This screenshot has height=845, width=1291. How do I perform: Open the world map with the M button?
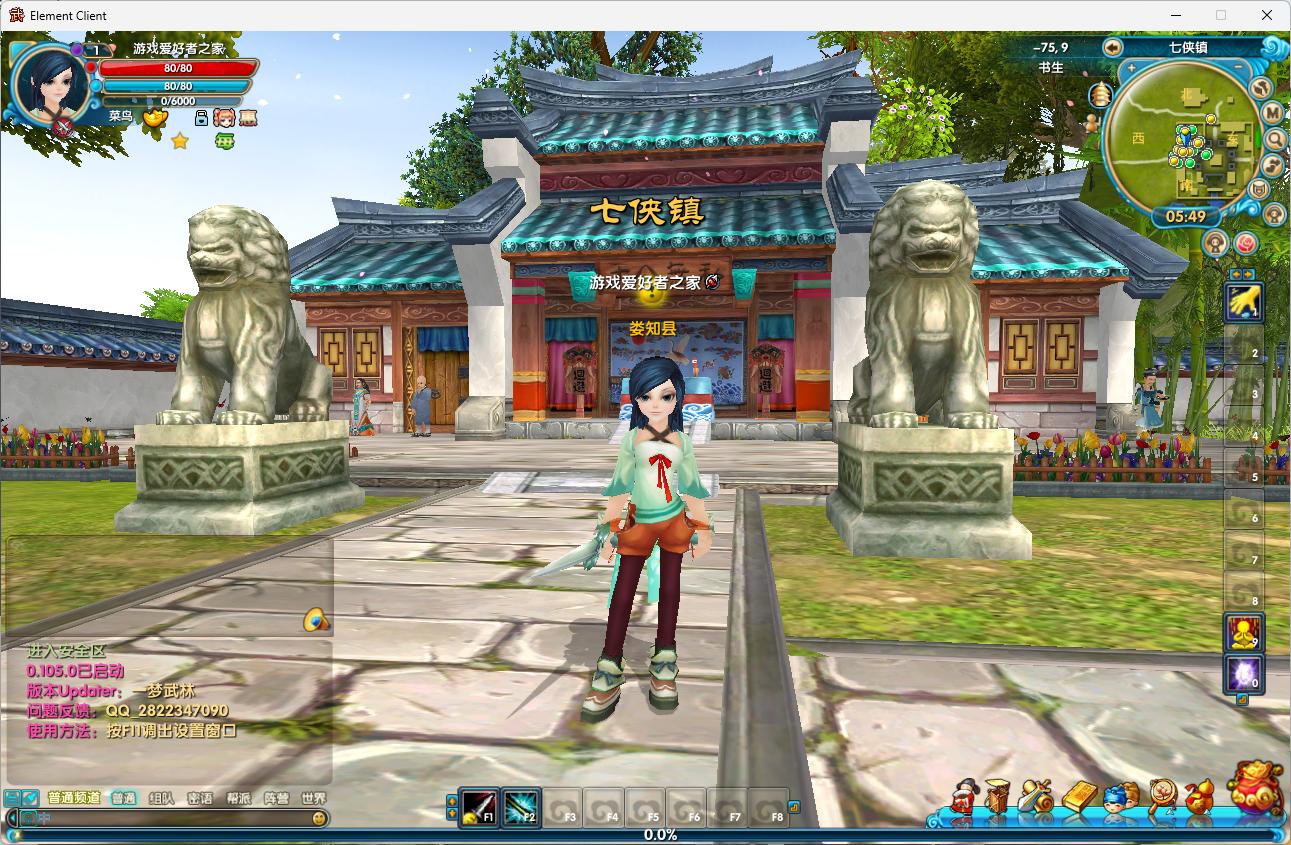[x=1273, y=112]
